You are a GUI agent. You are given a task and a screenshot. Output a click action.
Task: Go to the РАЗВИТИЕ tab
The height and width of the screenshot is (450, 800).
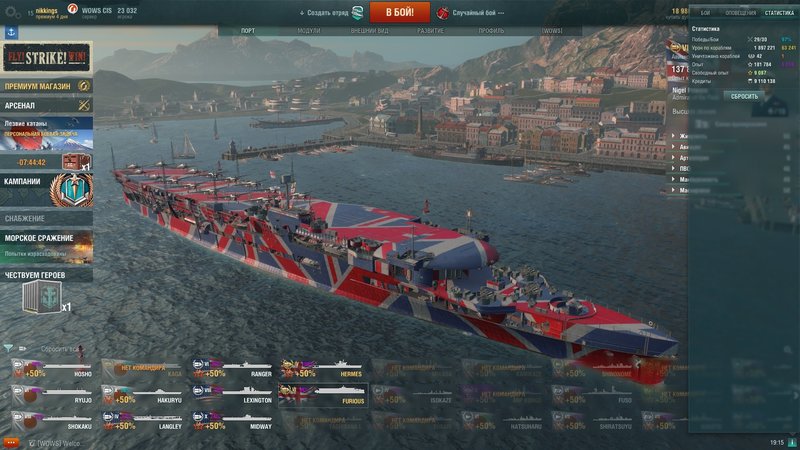click(431, 31)
